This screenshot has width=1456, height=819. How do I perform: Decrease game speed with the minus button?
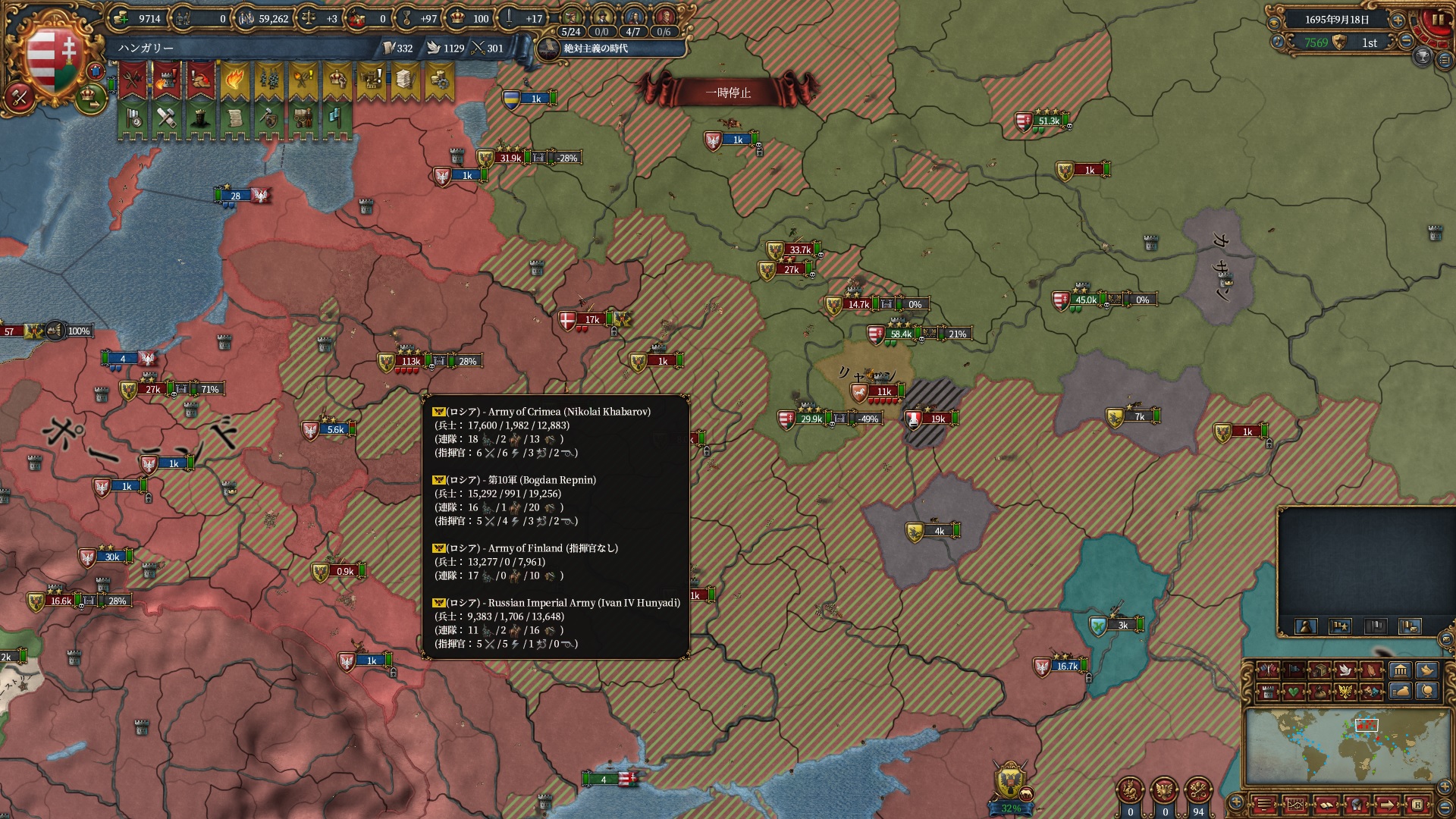click(1406, 42)
